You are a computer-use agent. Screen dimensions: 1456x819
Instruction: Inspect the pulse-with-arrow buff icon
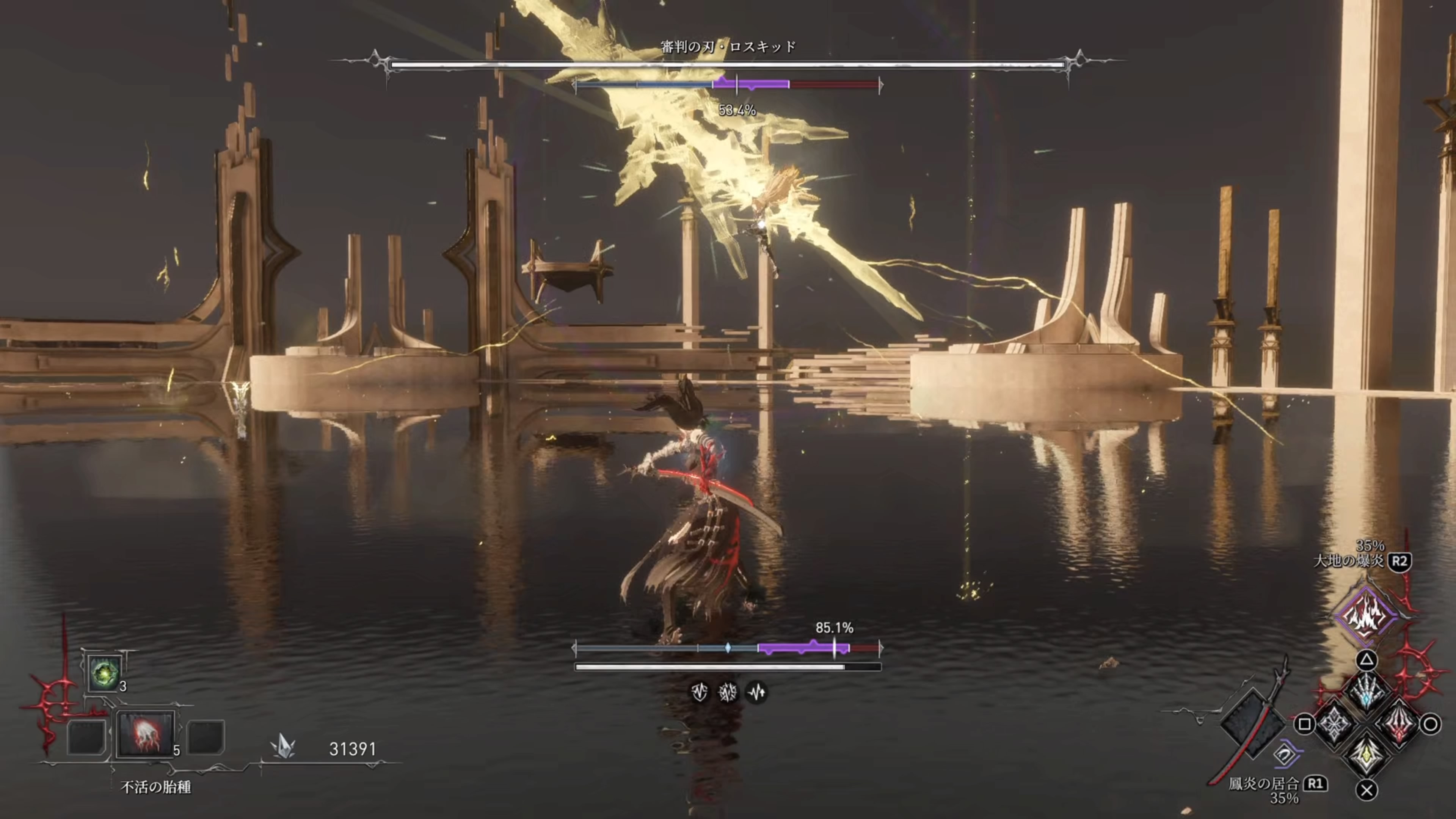pyautogui.click(x=757, y=691)
